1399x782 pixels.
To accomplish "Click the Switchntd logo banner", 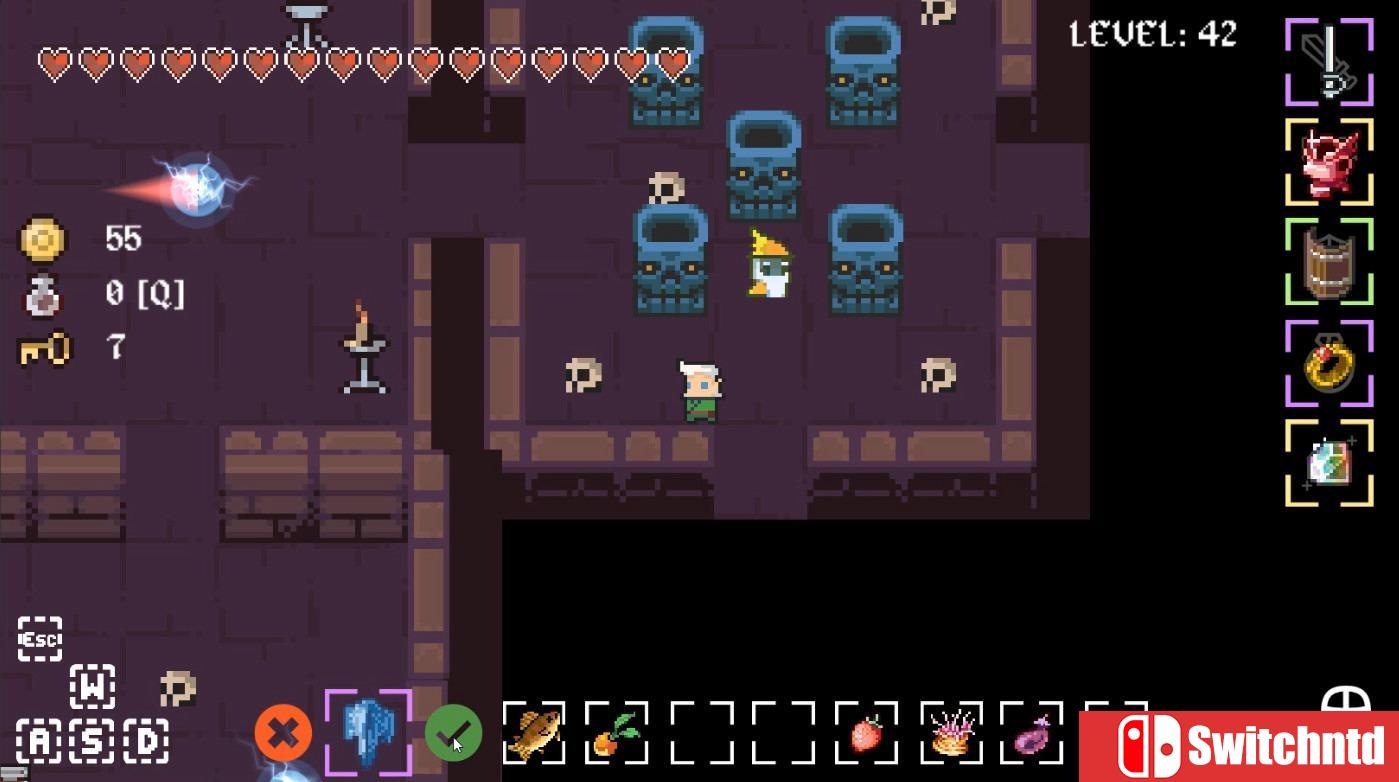I will pos(1240,745).
